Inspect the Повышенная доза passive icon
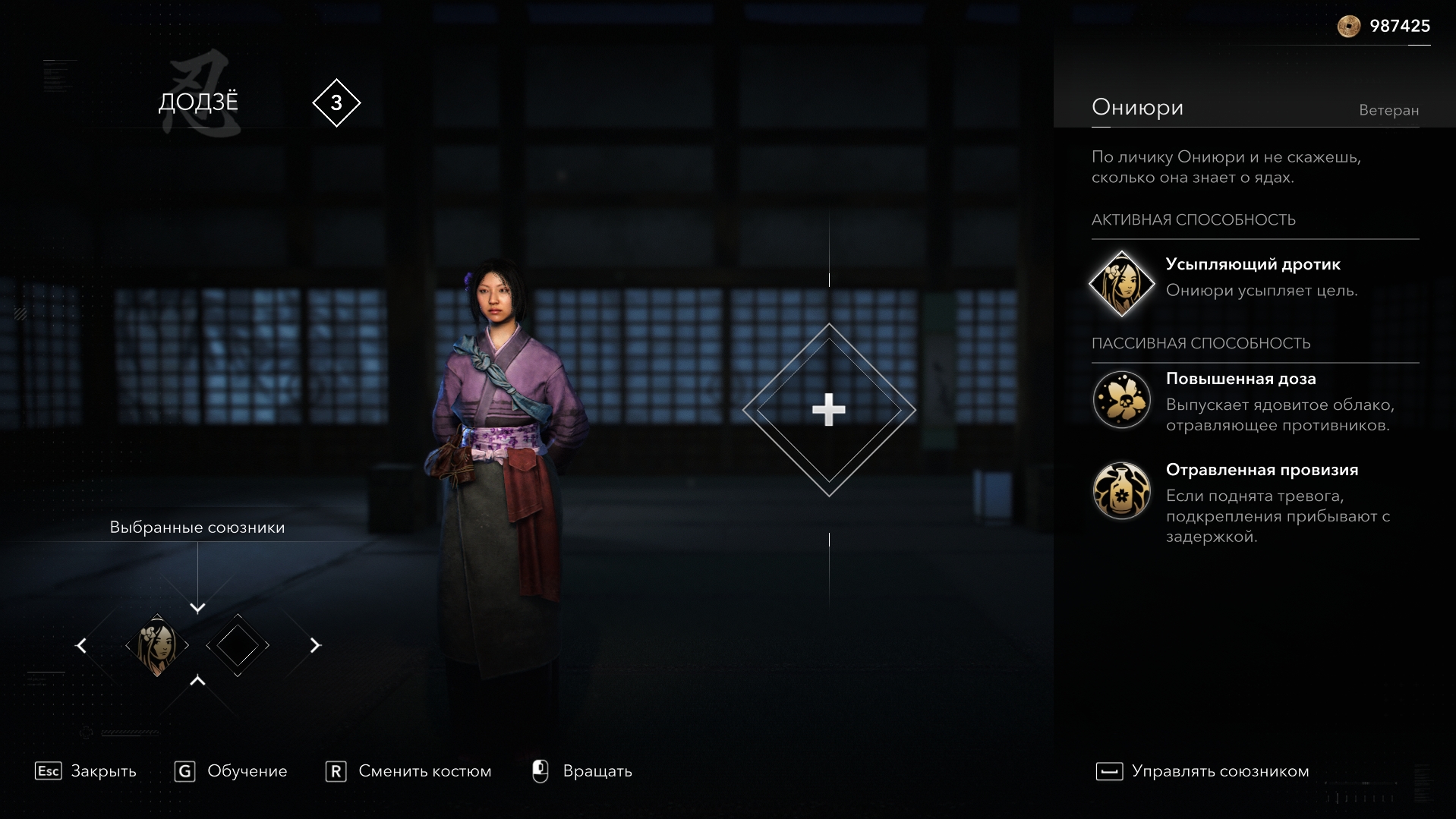Viewport: 1456px width, 819px height. 1121,399
